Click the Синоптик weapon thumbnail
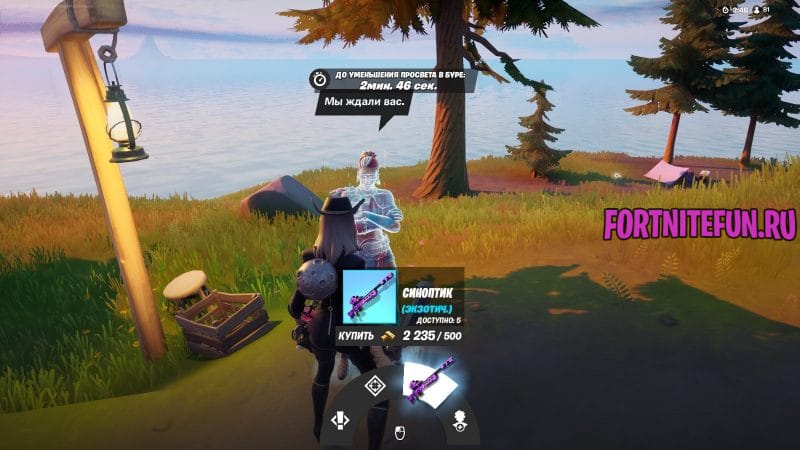 pyautogui.click(x=370, y=297)
